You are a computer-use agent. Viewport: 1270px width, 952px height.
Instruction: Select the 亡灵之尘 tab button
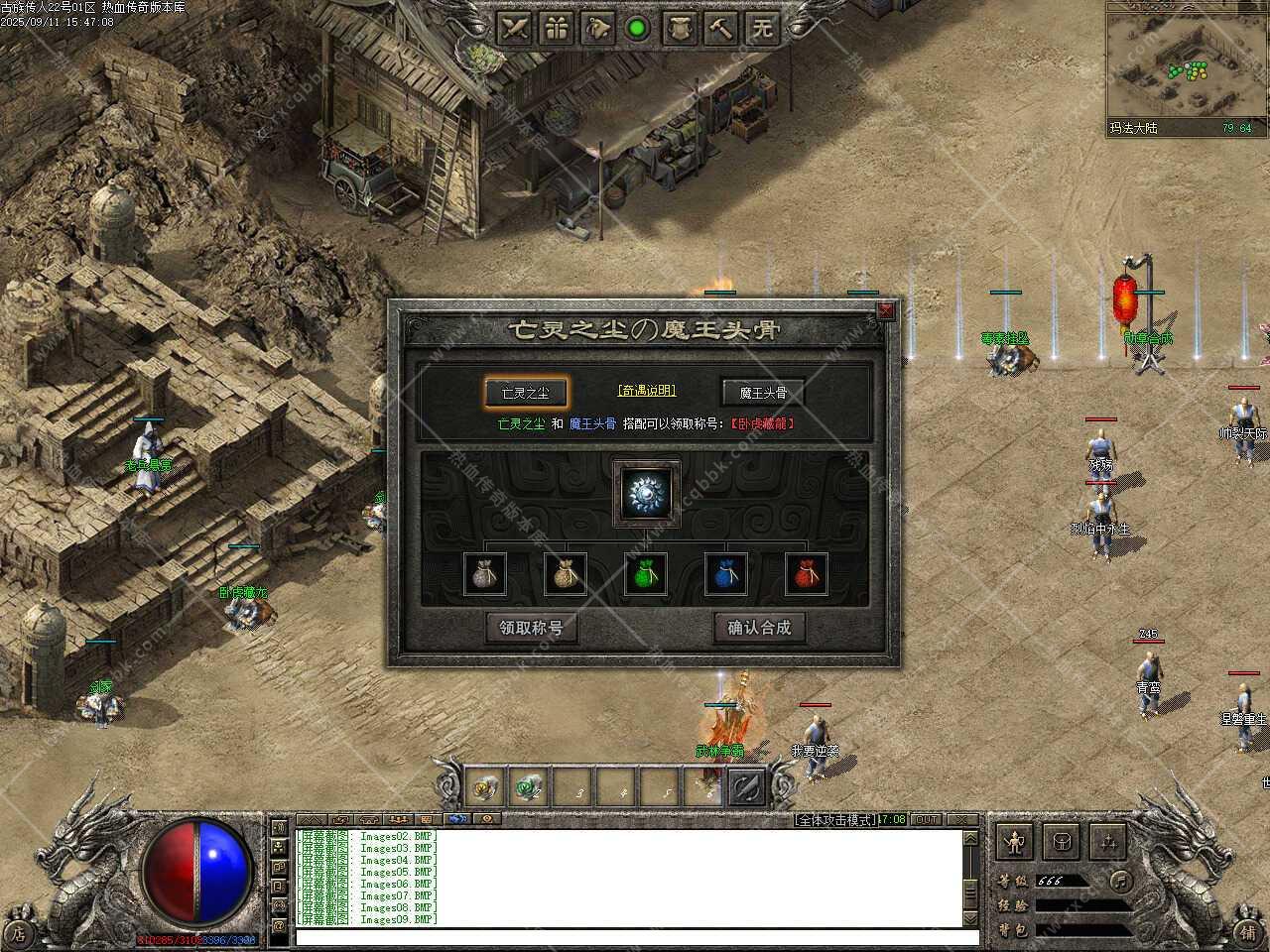(526, 393)
